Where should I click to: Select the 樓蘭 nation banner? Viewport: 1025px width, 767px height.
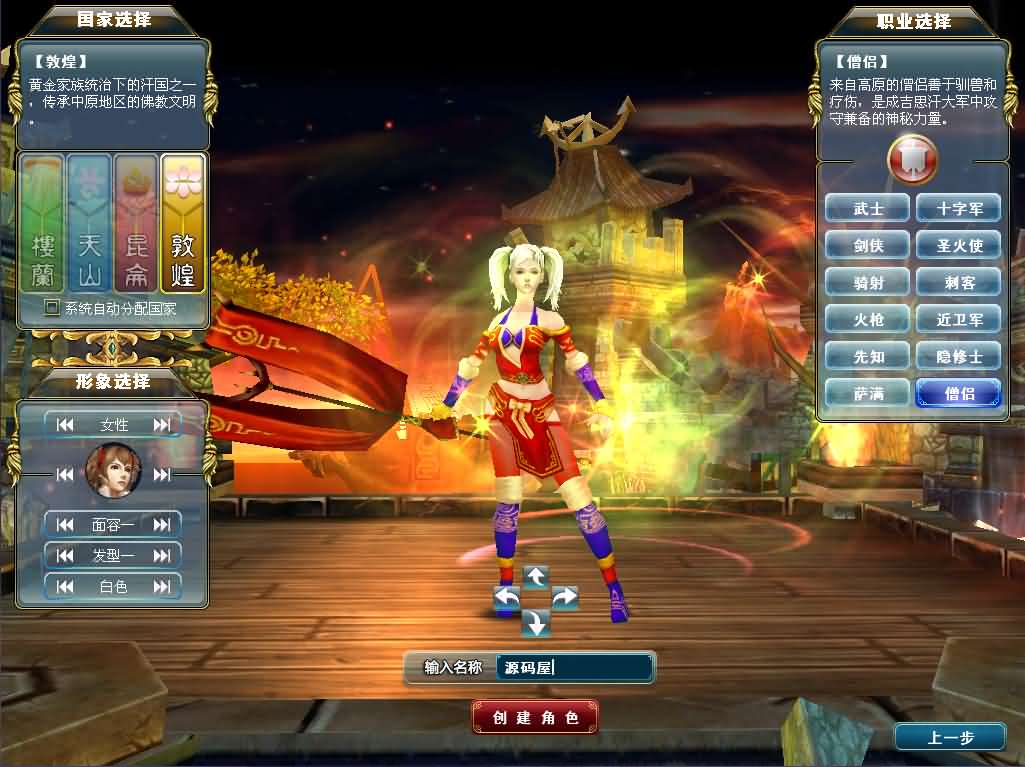43,224
